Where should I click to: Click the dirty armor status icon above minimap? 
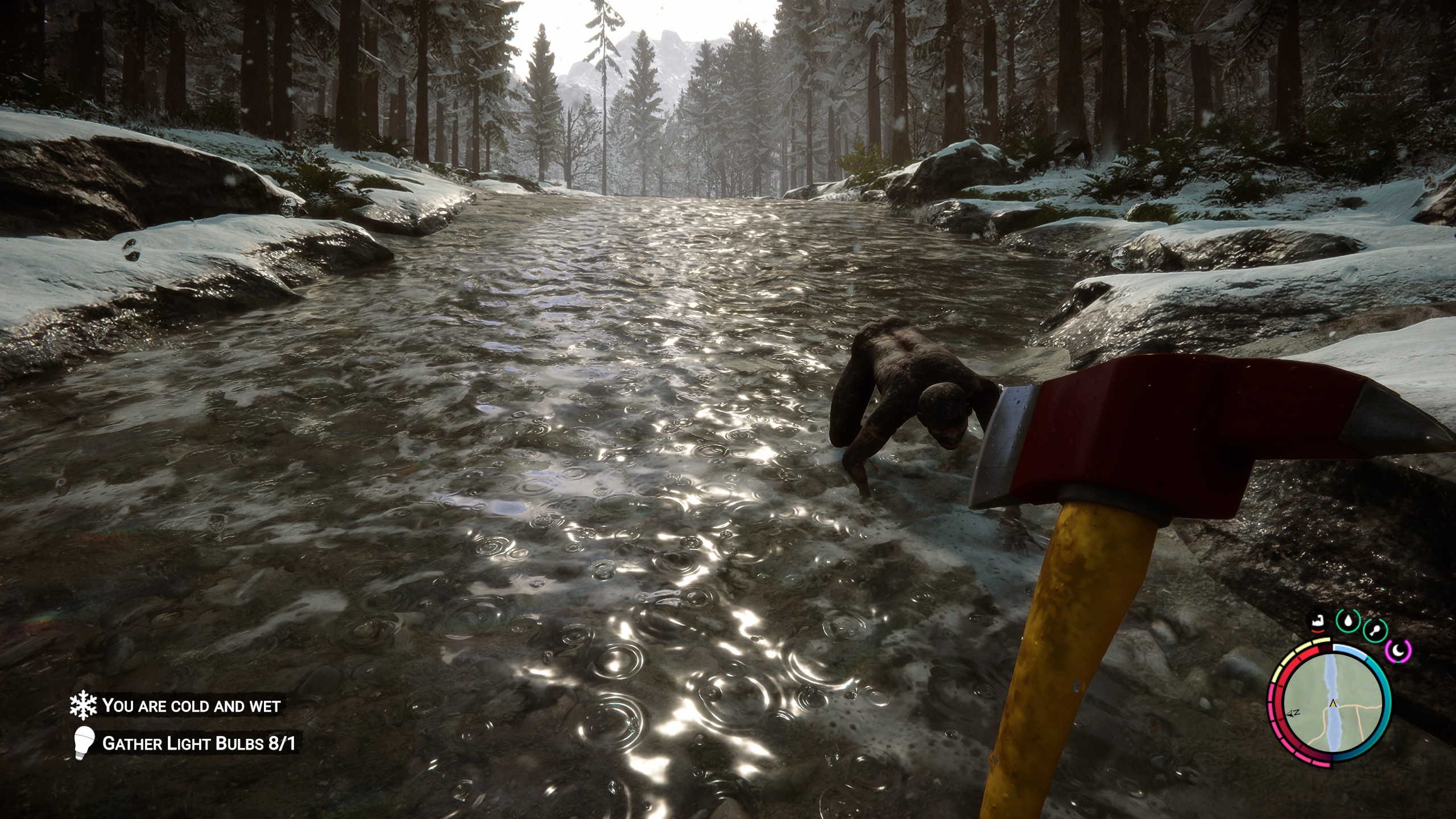pyautogui.click(x=1318, y=622)
